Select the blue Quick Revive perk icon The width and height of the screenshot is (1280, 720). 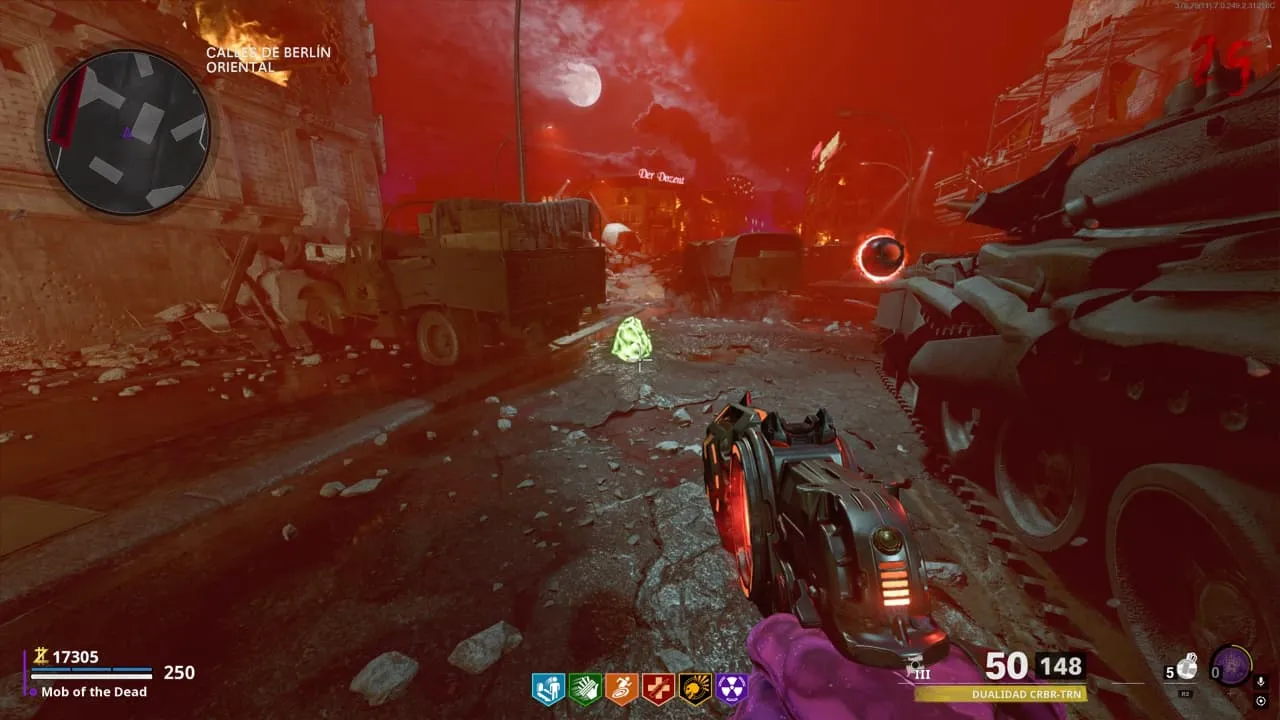click(548, 689)
